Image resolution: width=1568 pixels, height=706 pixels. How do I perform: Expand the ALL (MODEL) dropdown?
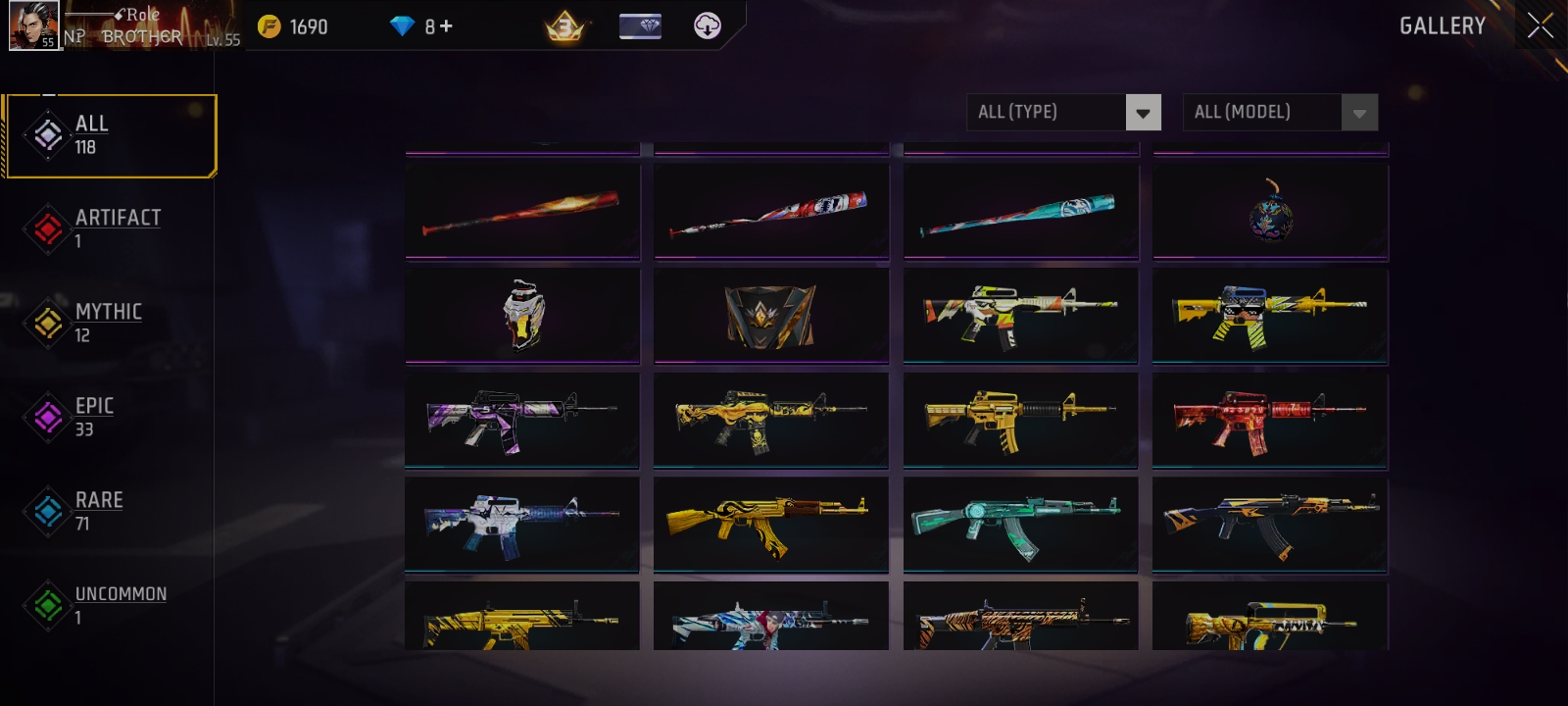coord(1264,112)
